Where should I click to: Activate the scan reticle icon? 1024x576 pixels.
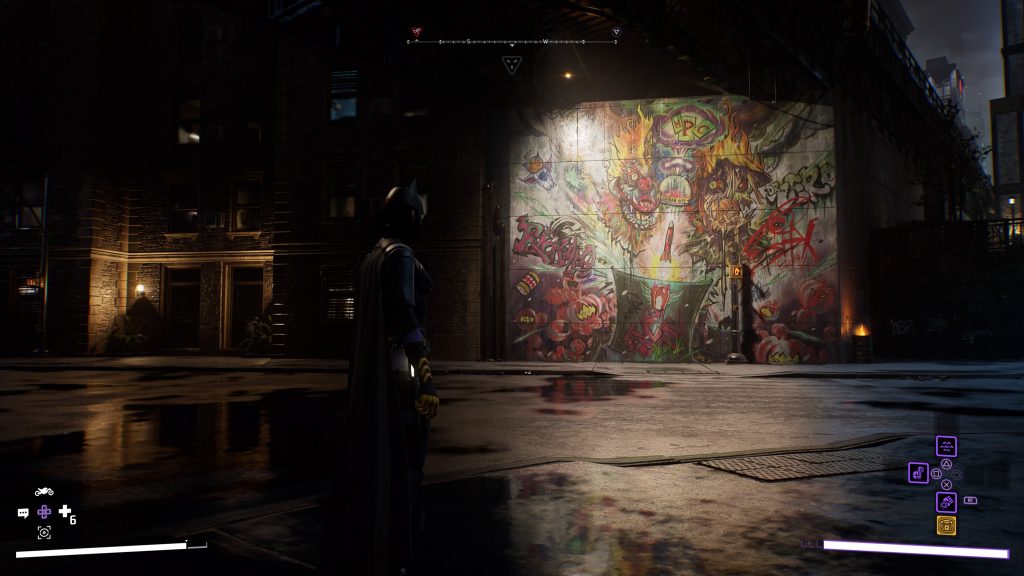[x=44, y=532]
